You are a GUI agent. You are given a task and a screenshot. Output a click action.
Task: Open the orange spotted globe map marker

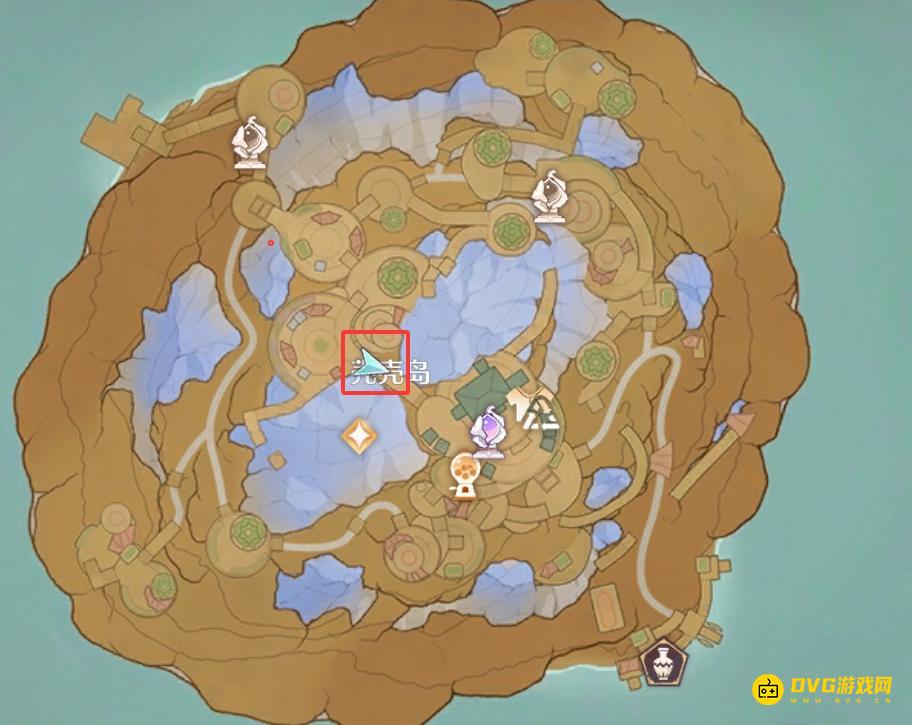(464, 473)
